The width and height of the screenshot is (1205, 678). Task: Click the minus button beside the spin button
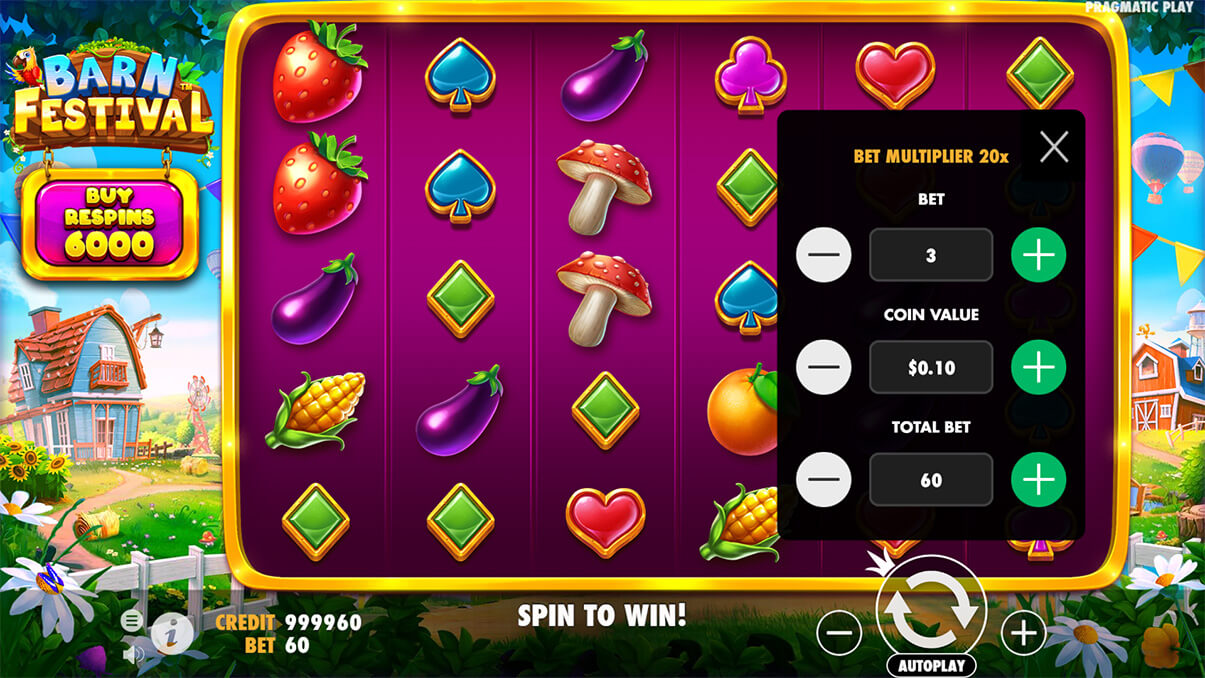point(839,632)
